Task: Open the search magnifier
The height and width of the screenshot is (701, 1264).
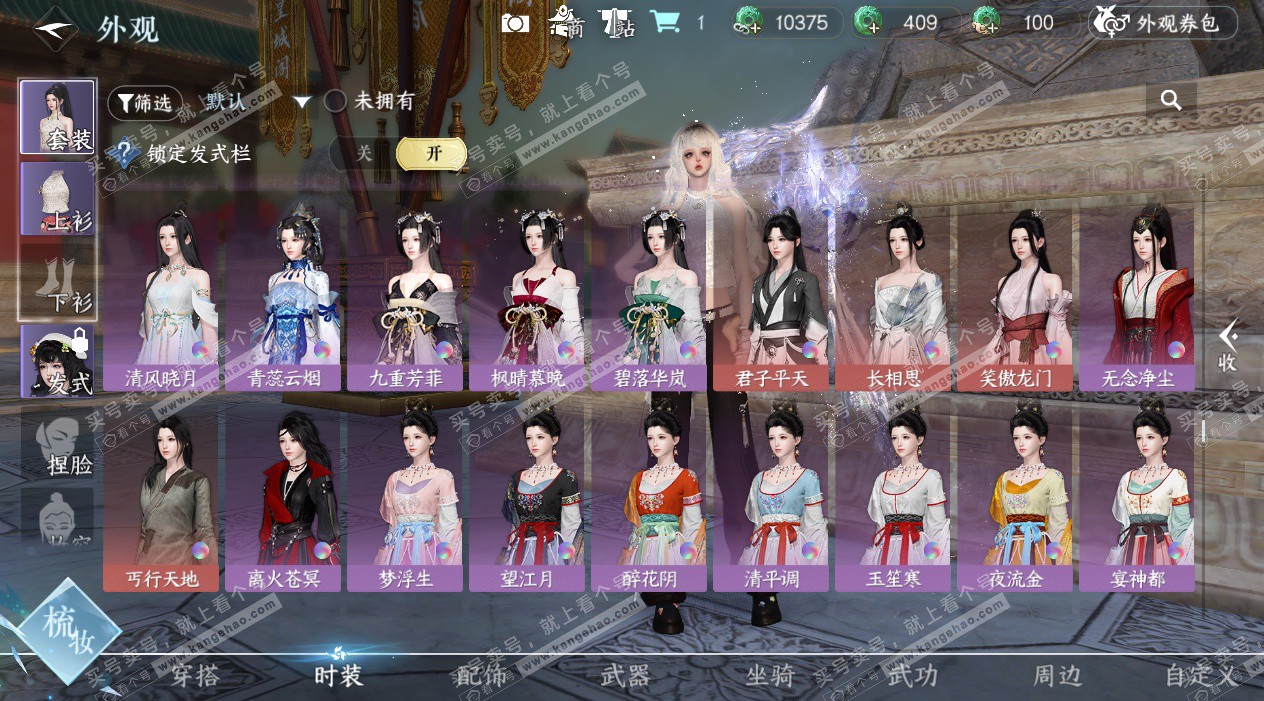Action: pyautogui.click(x=1171, y=100)
